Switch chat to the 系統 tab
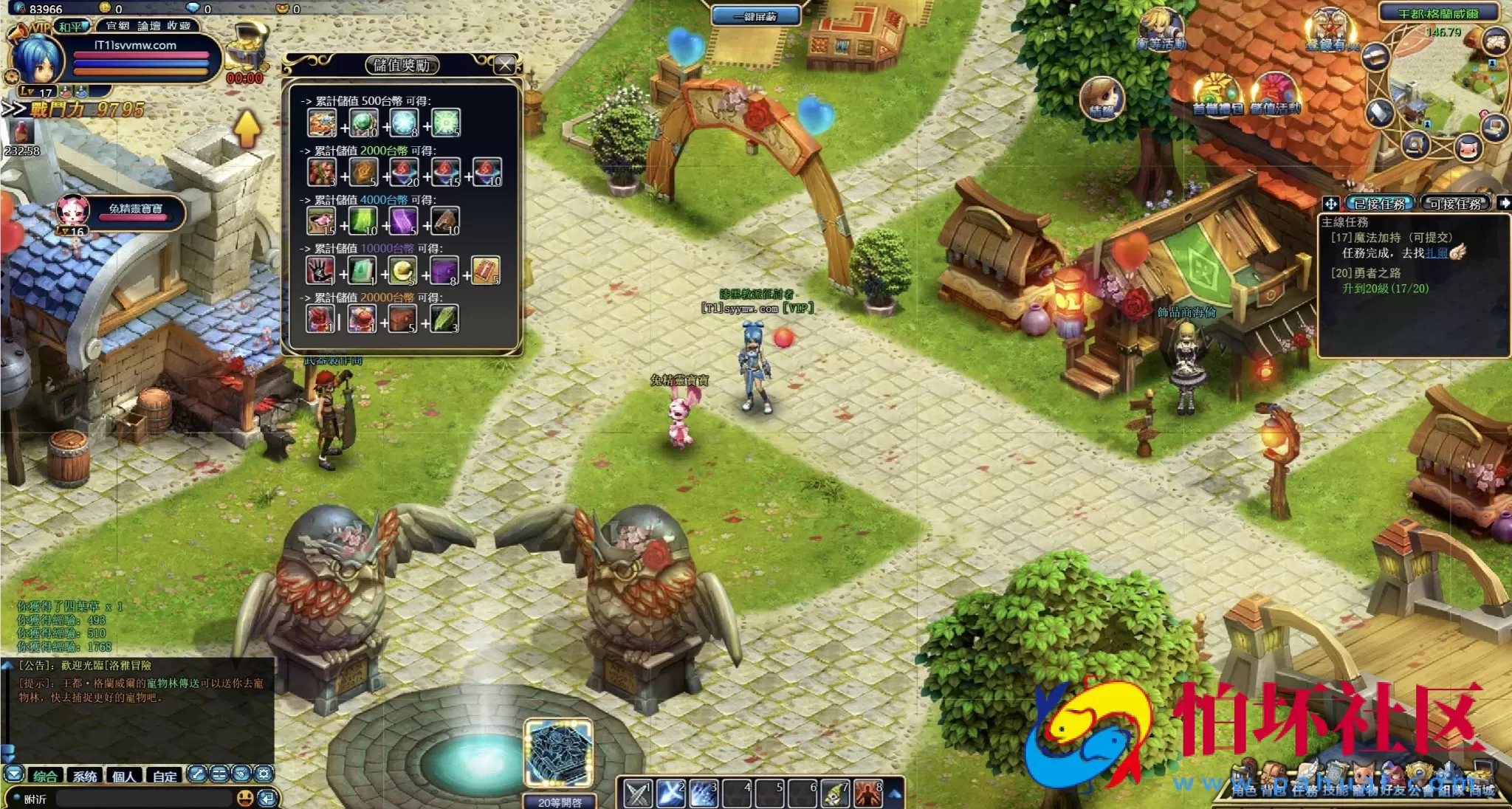 pyautogui.click(x=84, y=776)
